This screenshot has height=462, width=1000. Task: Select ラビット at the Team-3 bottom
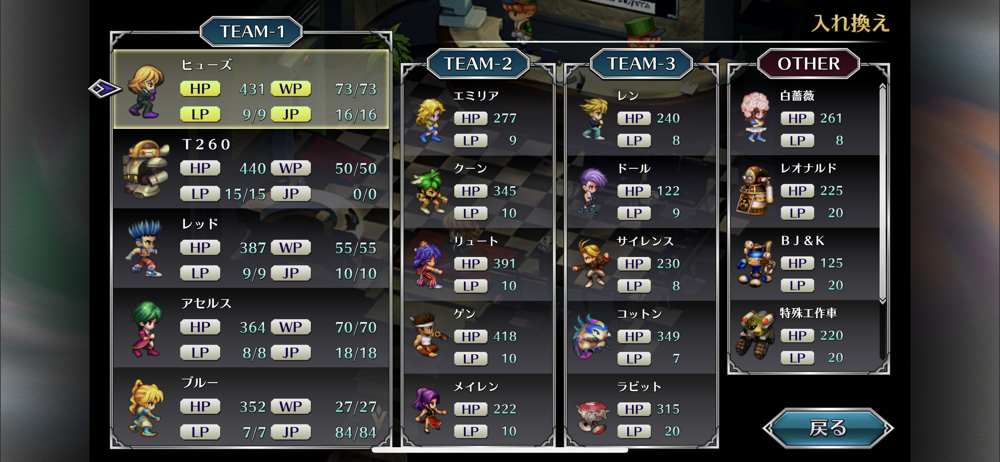(x=641, y=408)
